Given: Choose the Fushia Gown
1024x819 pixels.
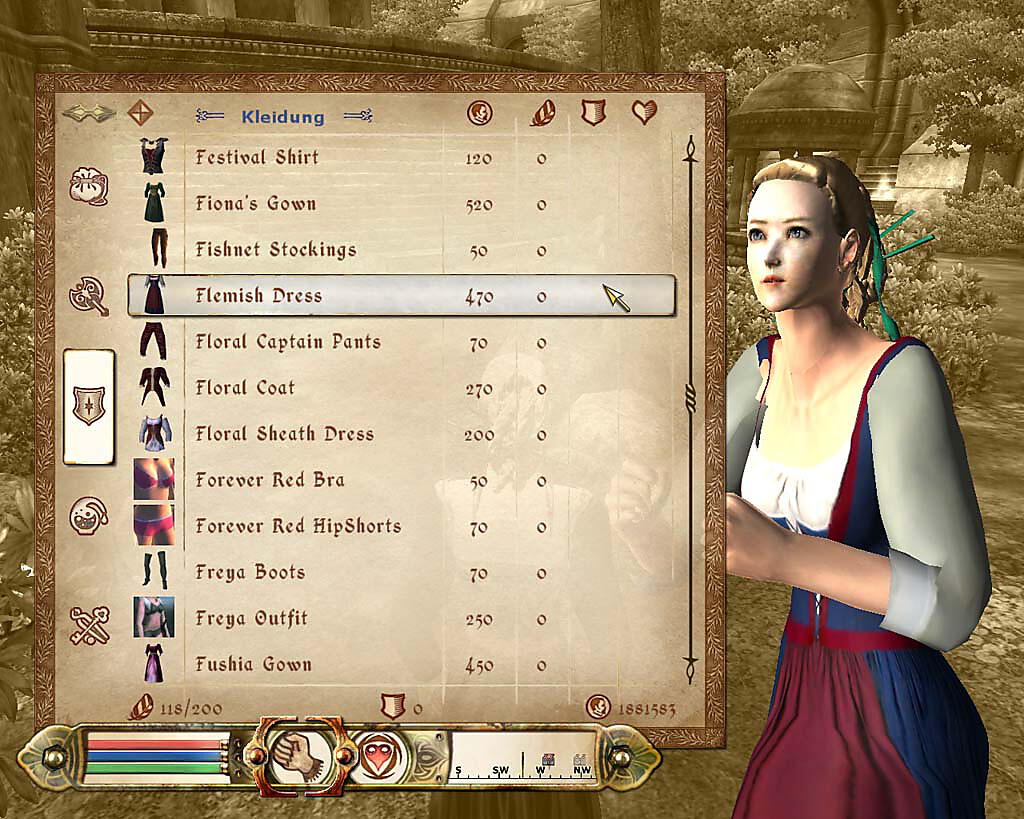Looking at the screenshot, I should click(x=253, y=664).
